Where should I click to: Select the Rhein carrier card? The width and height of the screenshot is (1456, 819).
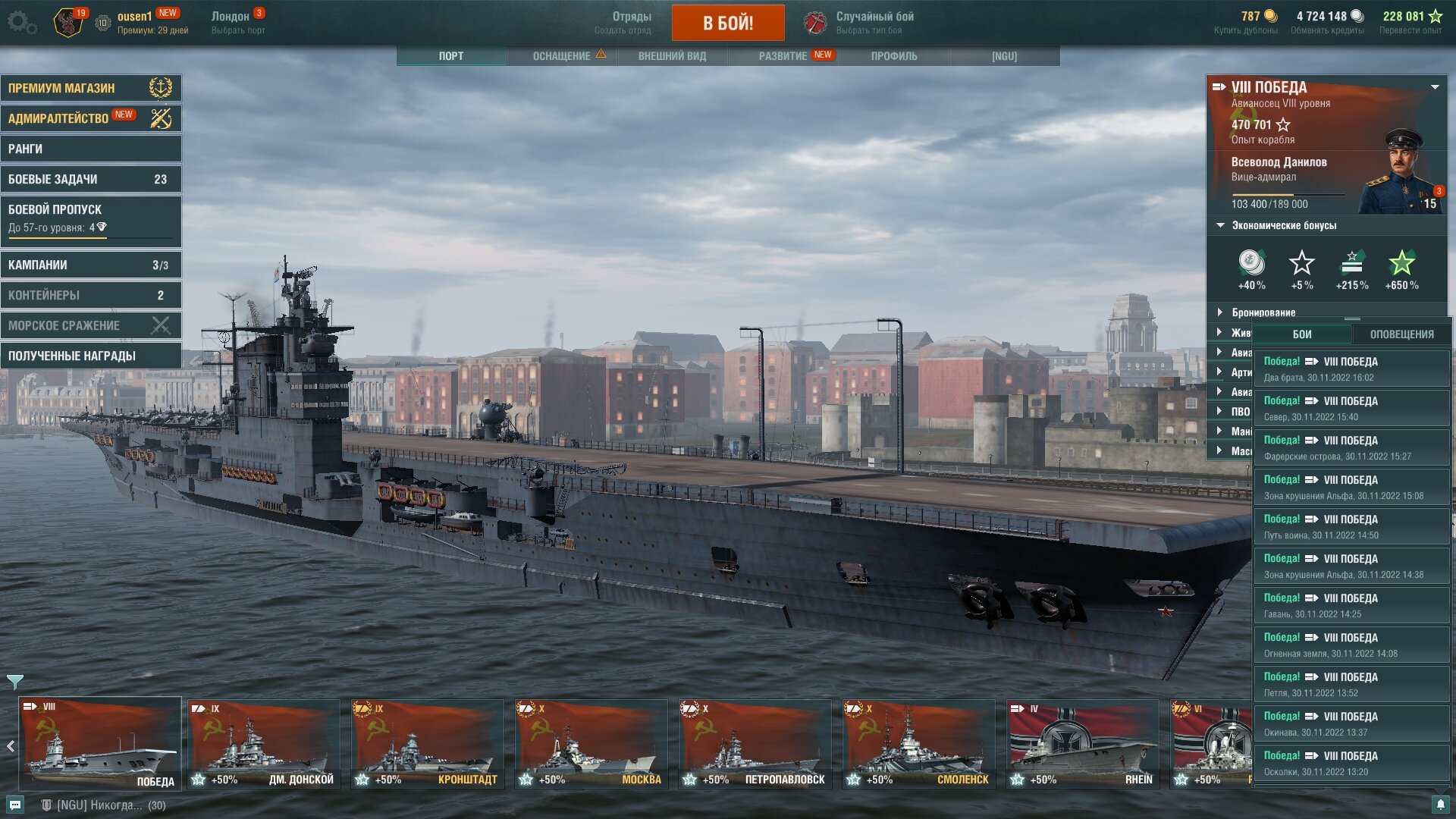tap(1082, 743)
